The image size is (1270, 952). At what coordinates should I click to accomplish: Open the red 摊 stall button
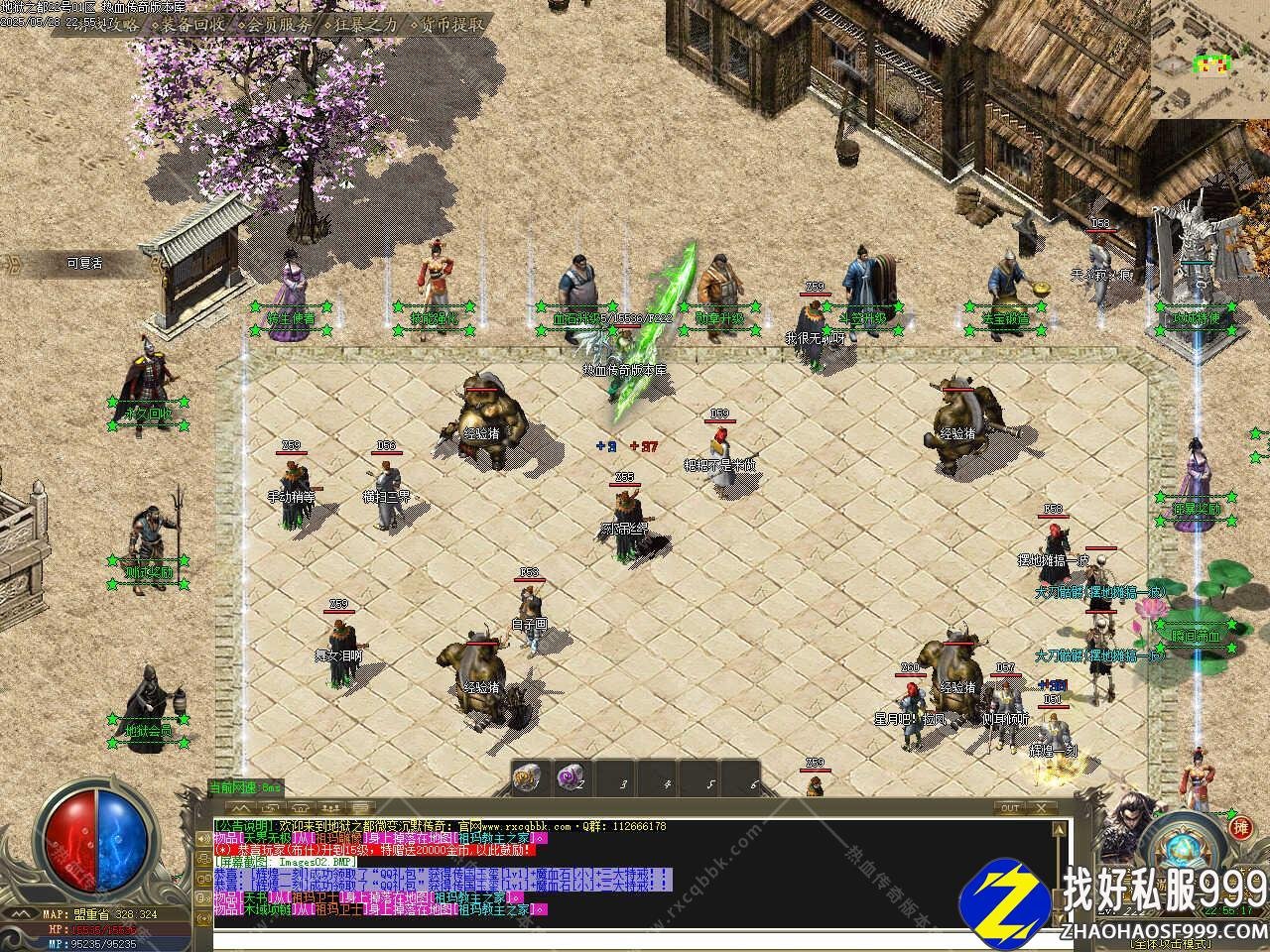1240,827
